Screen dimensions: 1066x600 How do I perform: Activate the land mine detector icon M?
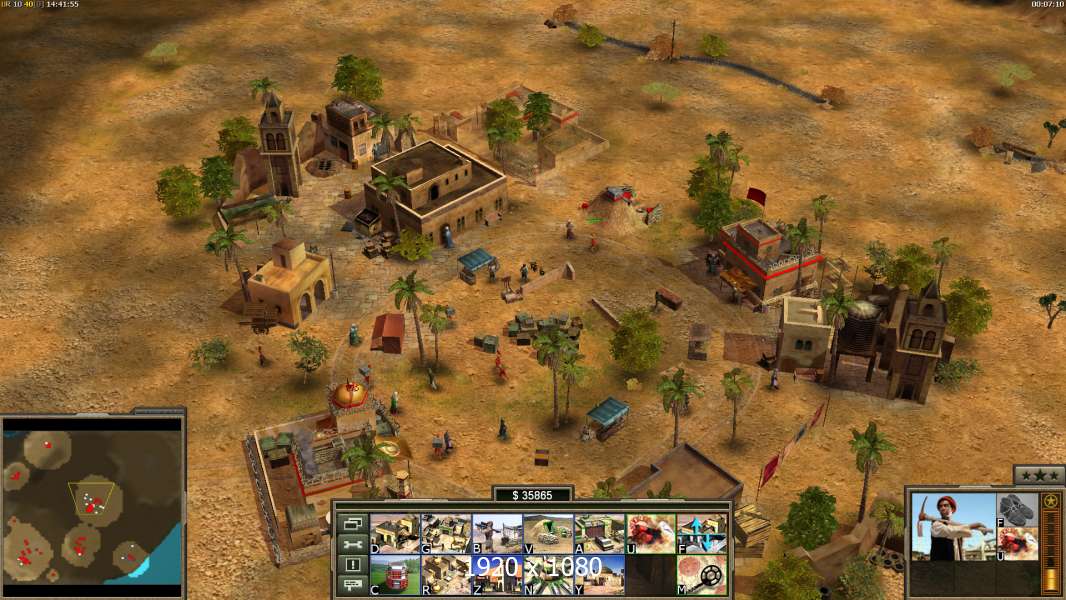click(702, 574)
